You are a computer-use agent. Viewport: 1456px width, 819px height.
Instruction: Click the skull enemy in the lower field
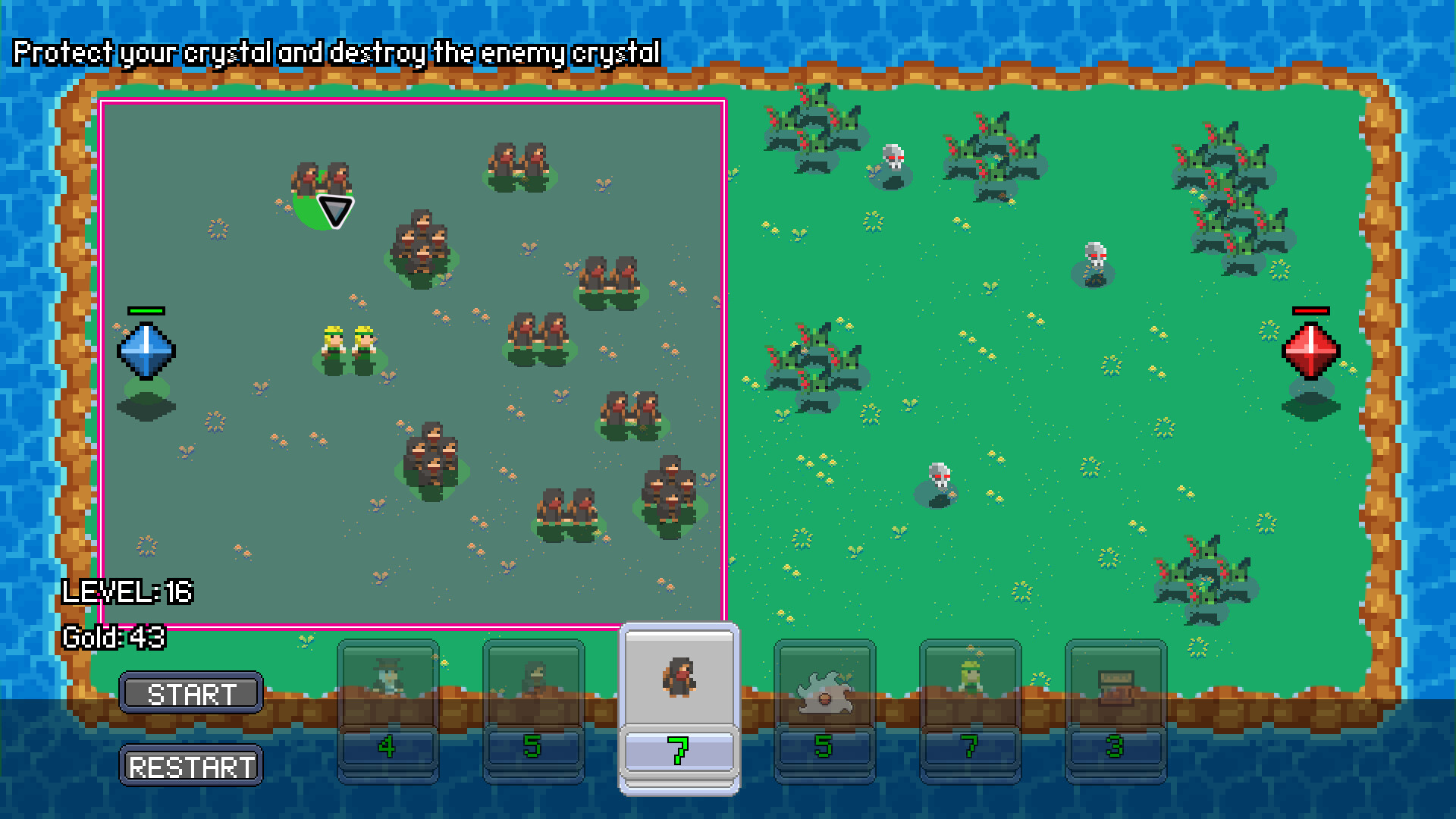(x=940, y=476)
